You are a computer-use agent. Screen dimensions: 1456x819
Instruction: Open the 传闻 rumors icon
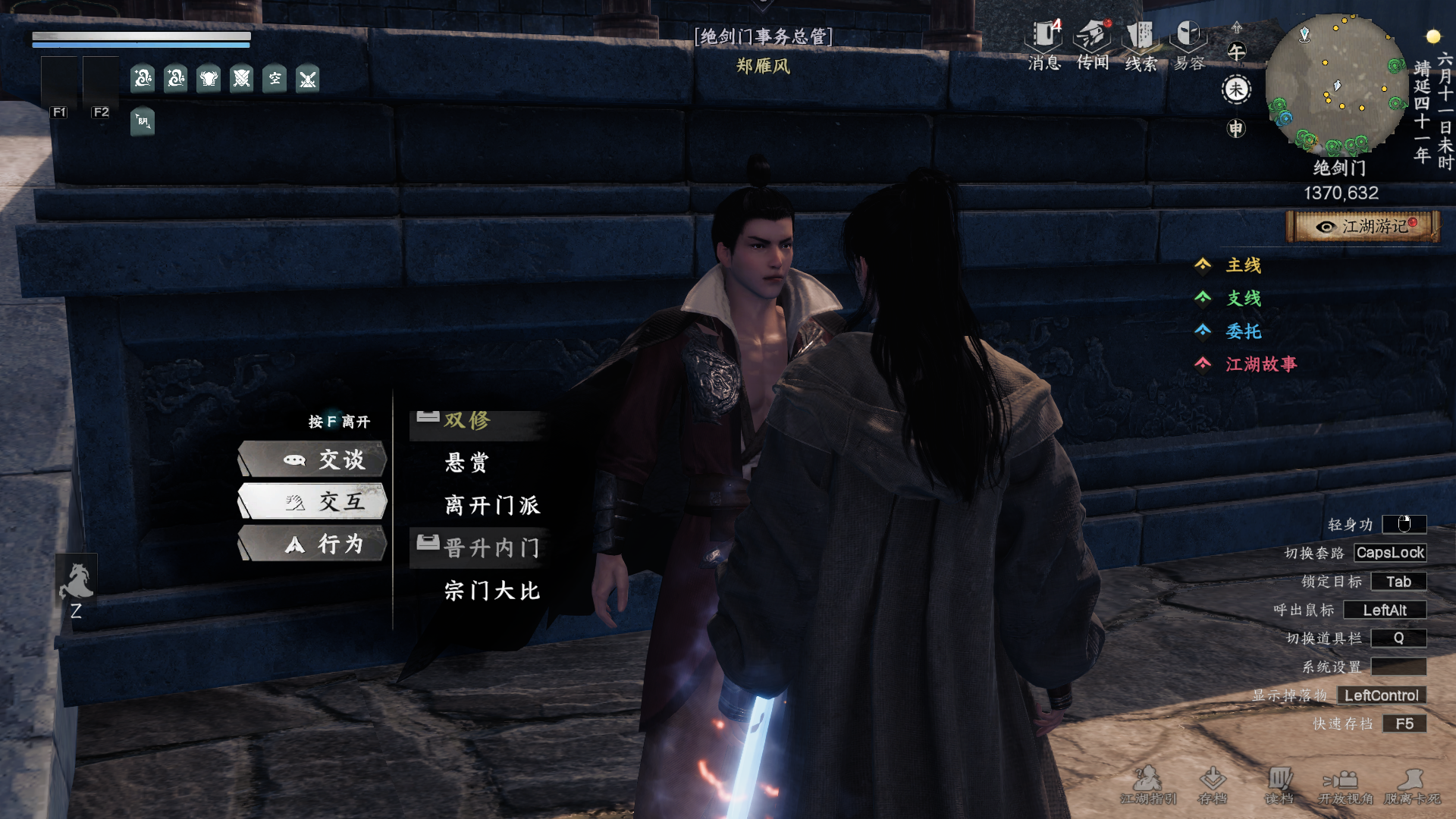coord(1093,44)
